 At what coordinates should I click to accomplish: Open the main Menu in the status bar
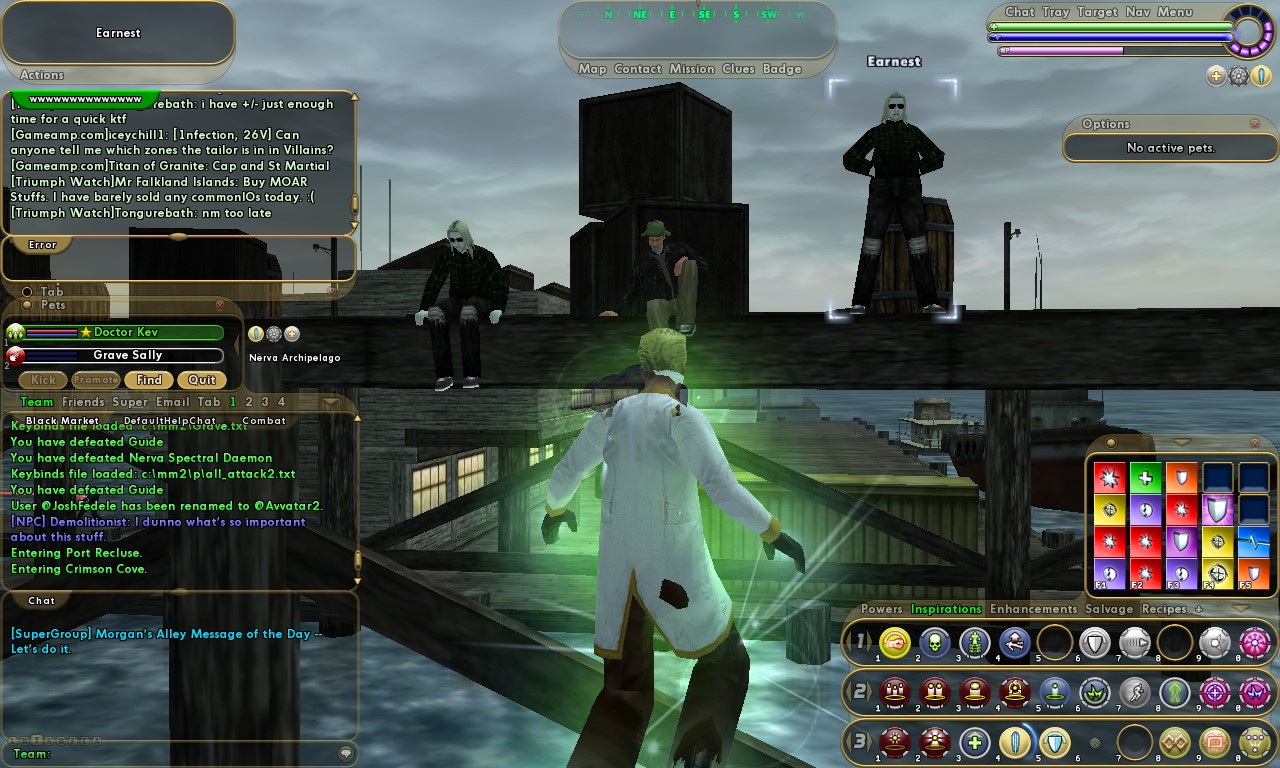1174,12
